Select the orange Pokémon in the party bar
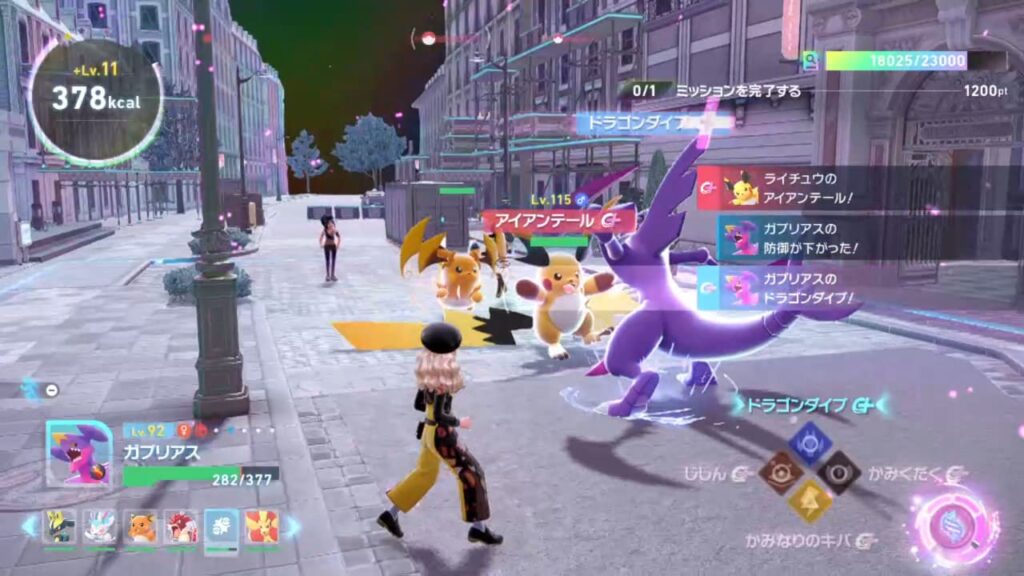1024x576 pixels. click(141, 526)
